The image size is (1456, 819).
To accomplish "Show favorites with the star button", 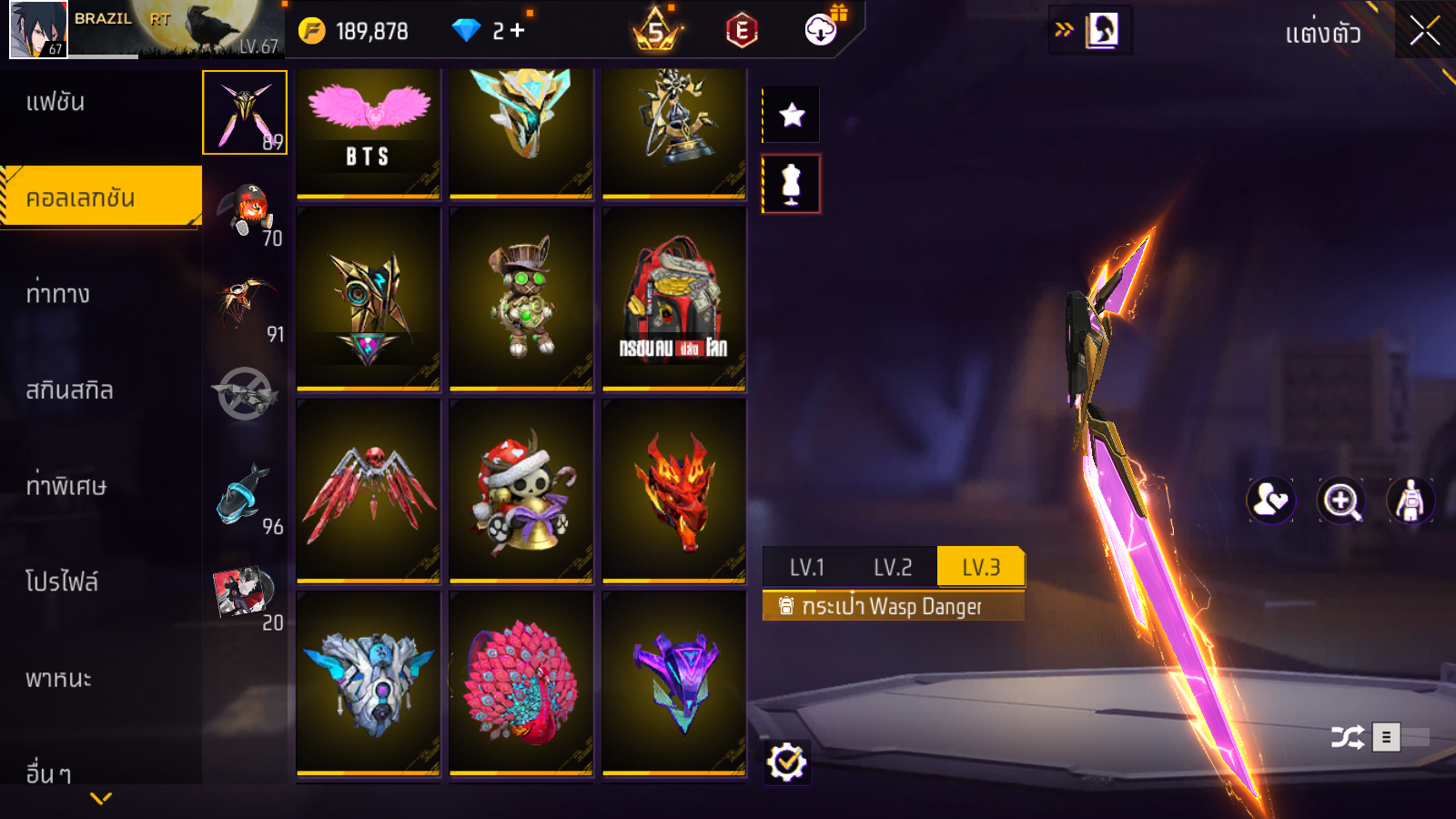I will pos(792,116).
